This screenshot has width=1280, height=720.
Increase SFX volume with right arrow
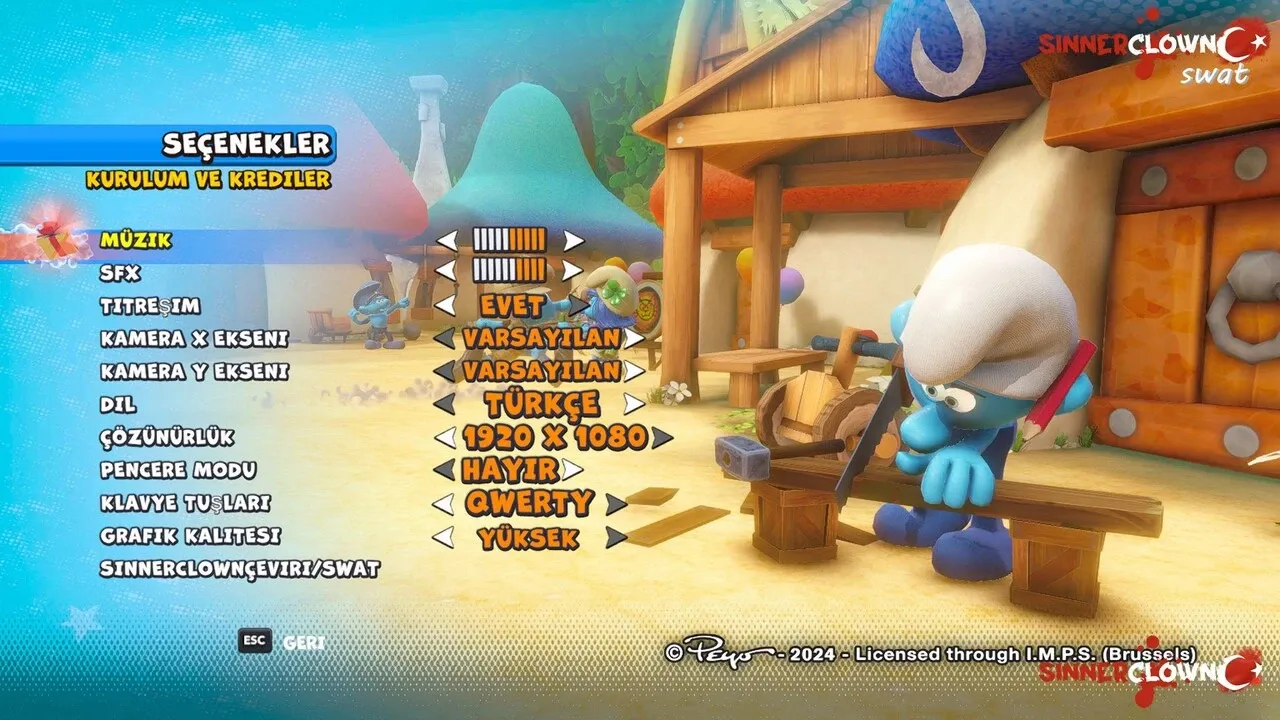point(573,270)
